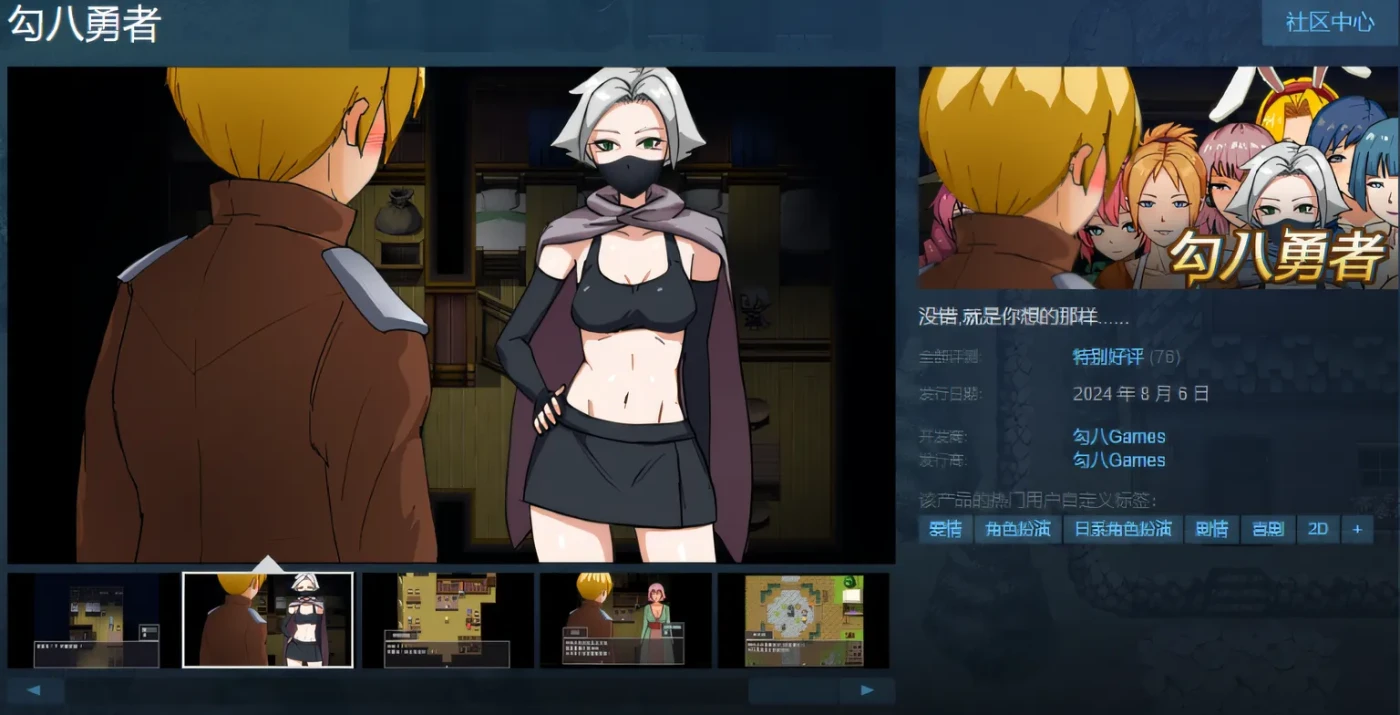Click the right arrow of the thumbnail strip
The image size is (1400, 715).
(866, 690)
